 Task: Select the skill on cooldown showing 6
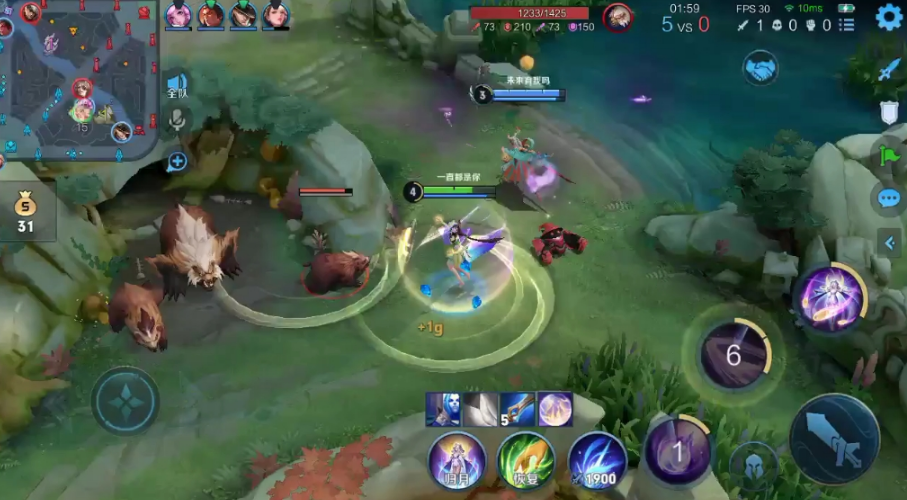[733, 355]
